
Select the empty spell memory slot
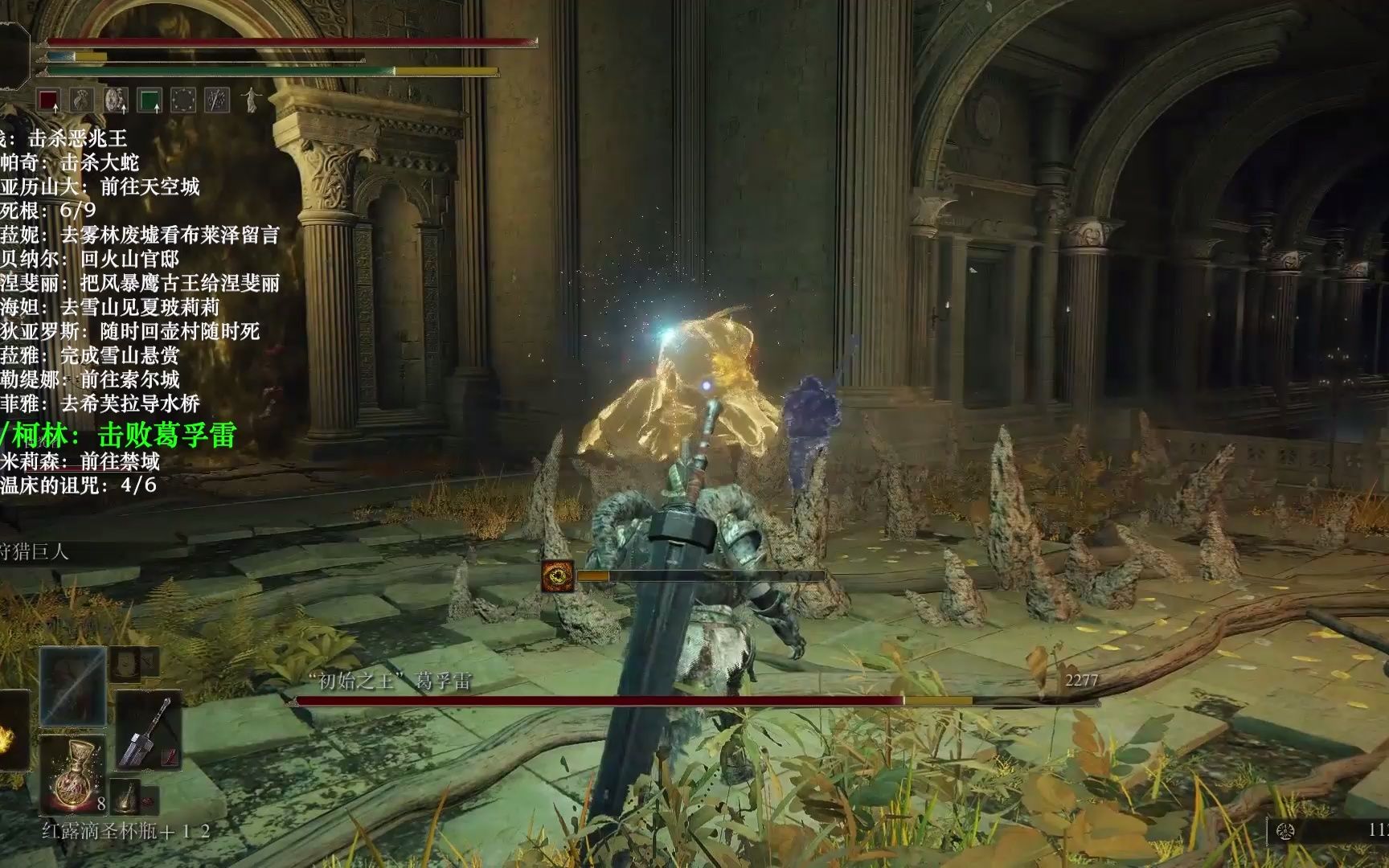pyautogui.click(x=73, y=686)
